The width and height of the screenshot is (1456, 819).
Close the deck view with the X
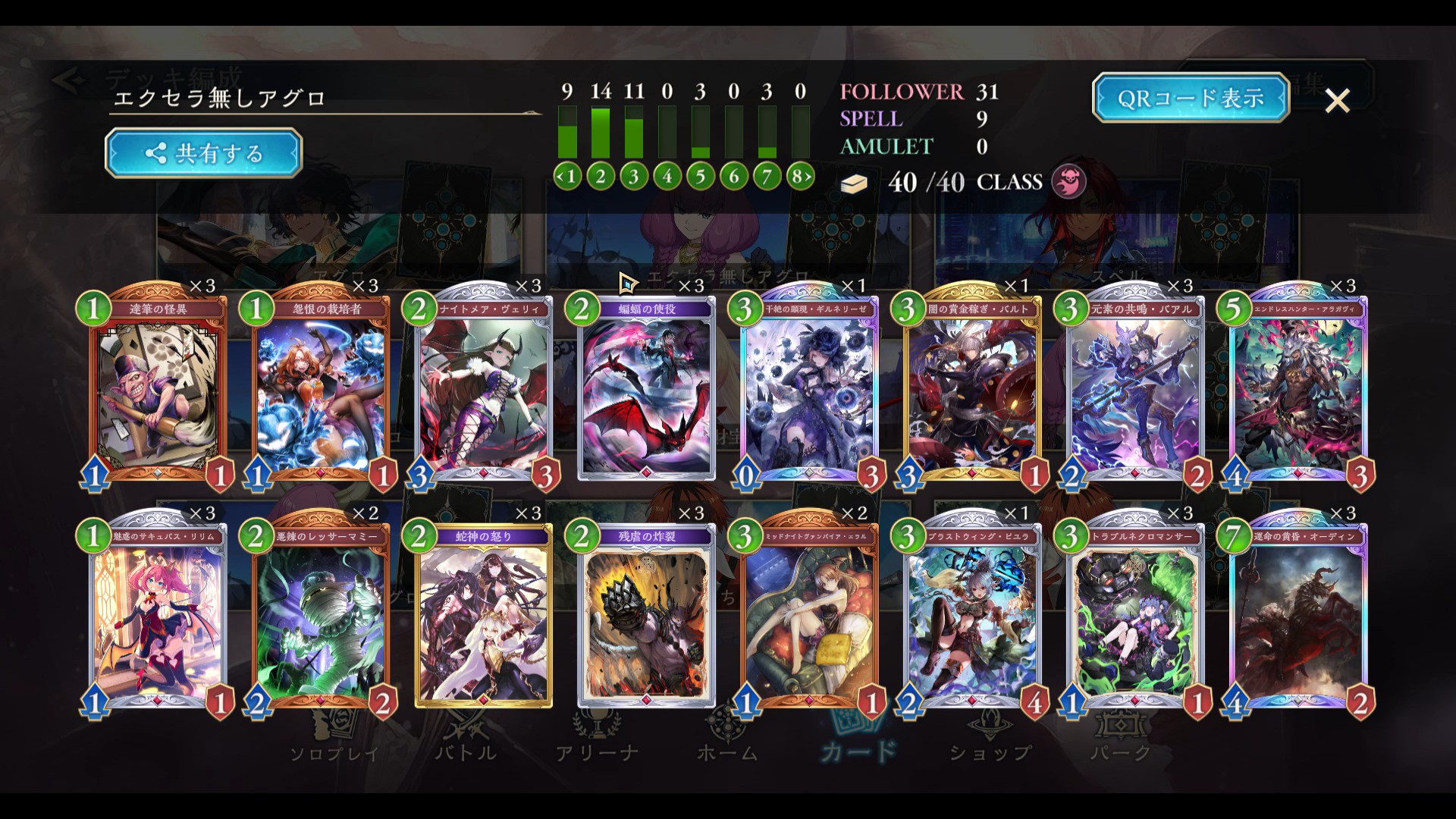(x=1337, y=100)
